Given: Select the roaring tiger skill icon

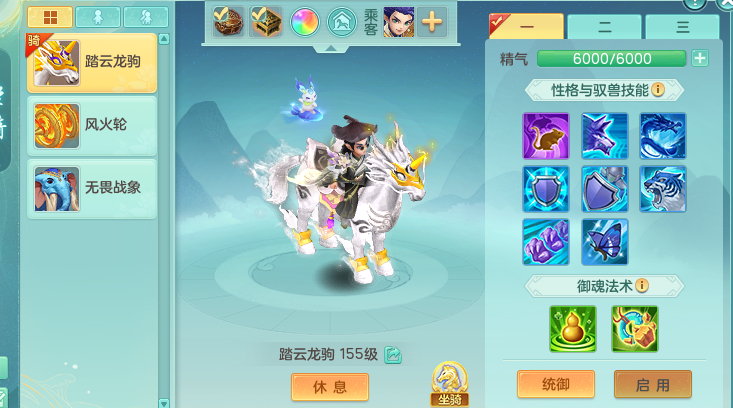Looking at the screenshot, I should [x=664, y=189].
